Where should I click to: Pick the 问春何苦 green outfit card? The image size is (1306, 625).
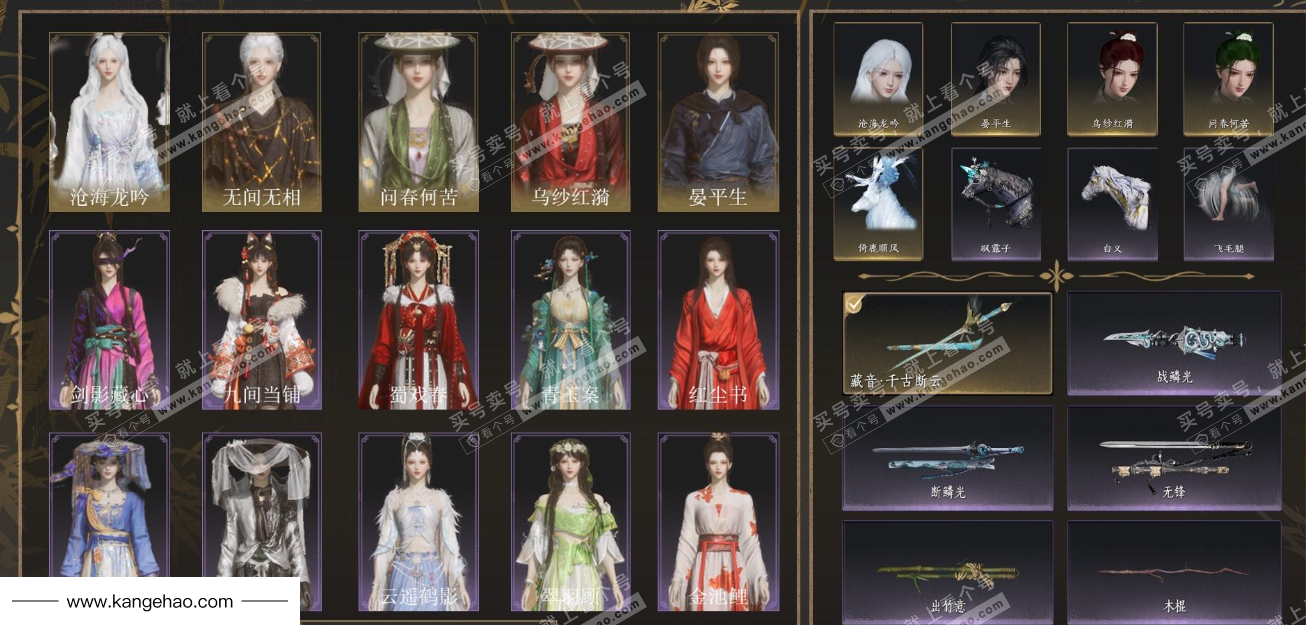418,121
